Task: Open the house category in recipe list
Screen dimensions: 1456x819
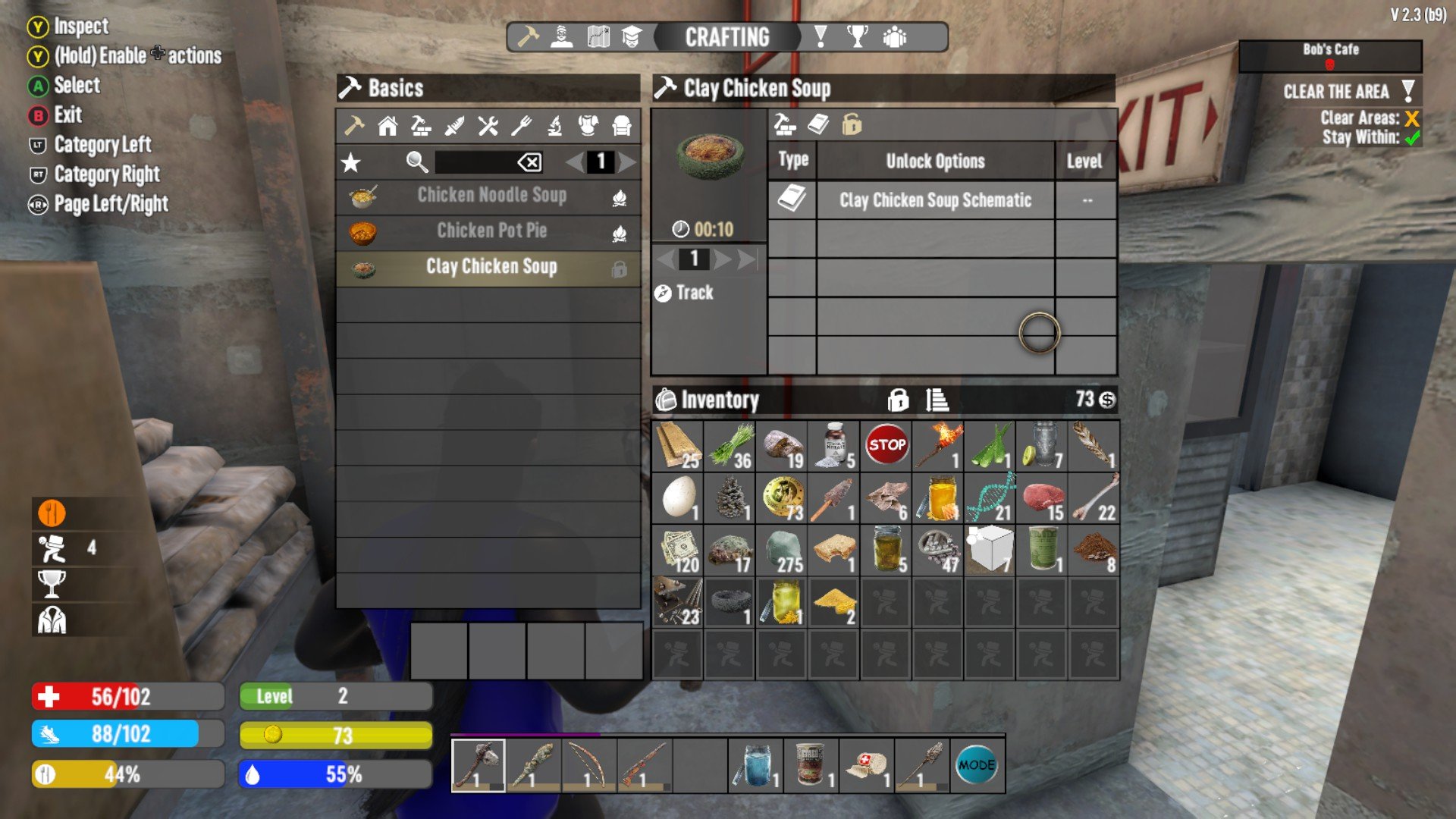Action: click(388, 126)
